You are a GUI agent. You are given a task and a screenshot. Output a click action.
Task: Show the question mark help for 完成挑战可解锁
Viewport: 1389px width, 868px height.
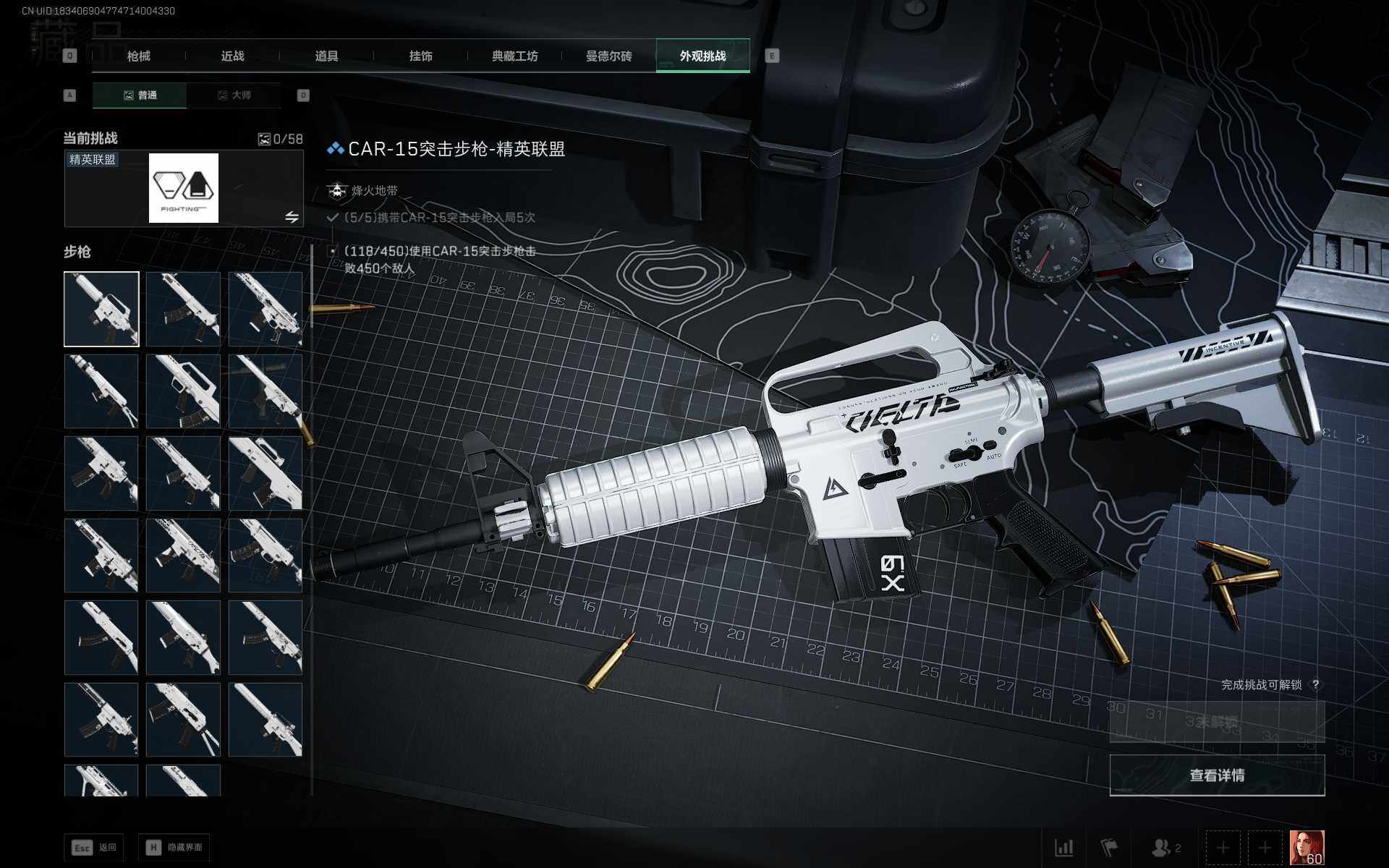pyautogui.click(x=1315, y=684)
